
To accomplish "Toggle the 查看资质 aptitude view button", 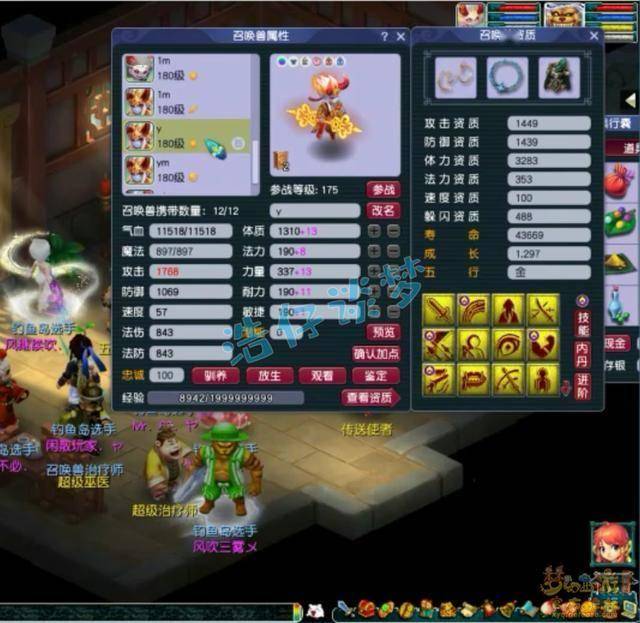I will coord(370,398).
